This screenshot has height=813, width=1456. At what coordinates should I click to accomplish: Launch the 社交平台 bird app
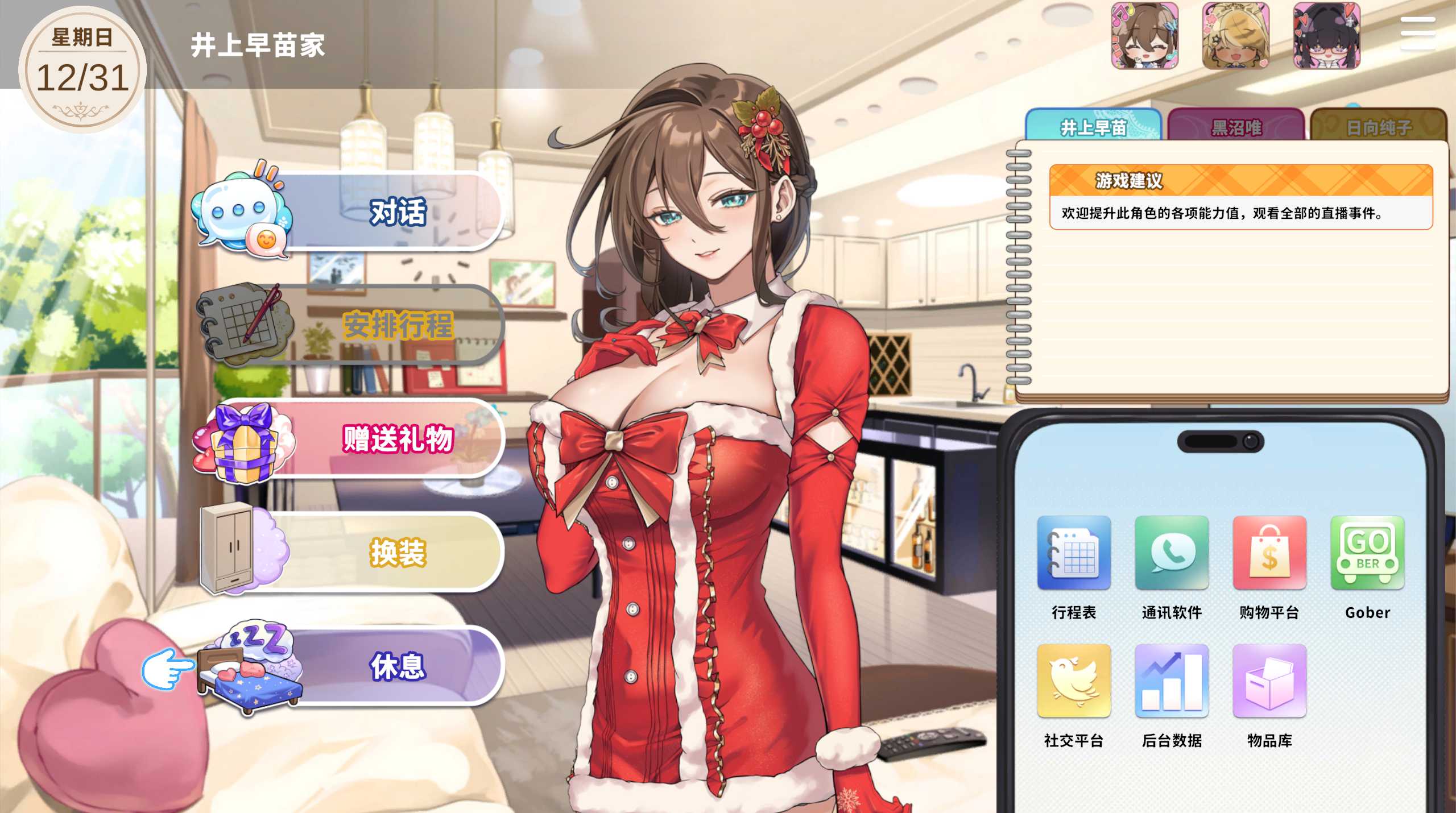1074,681
